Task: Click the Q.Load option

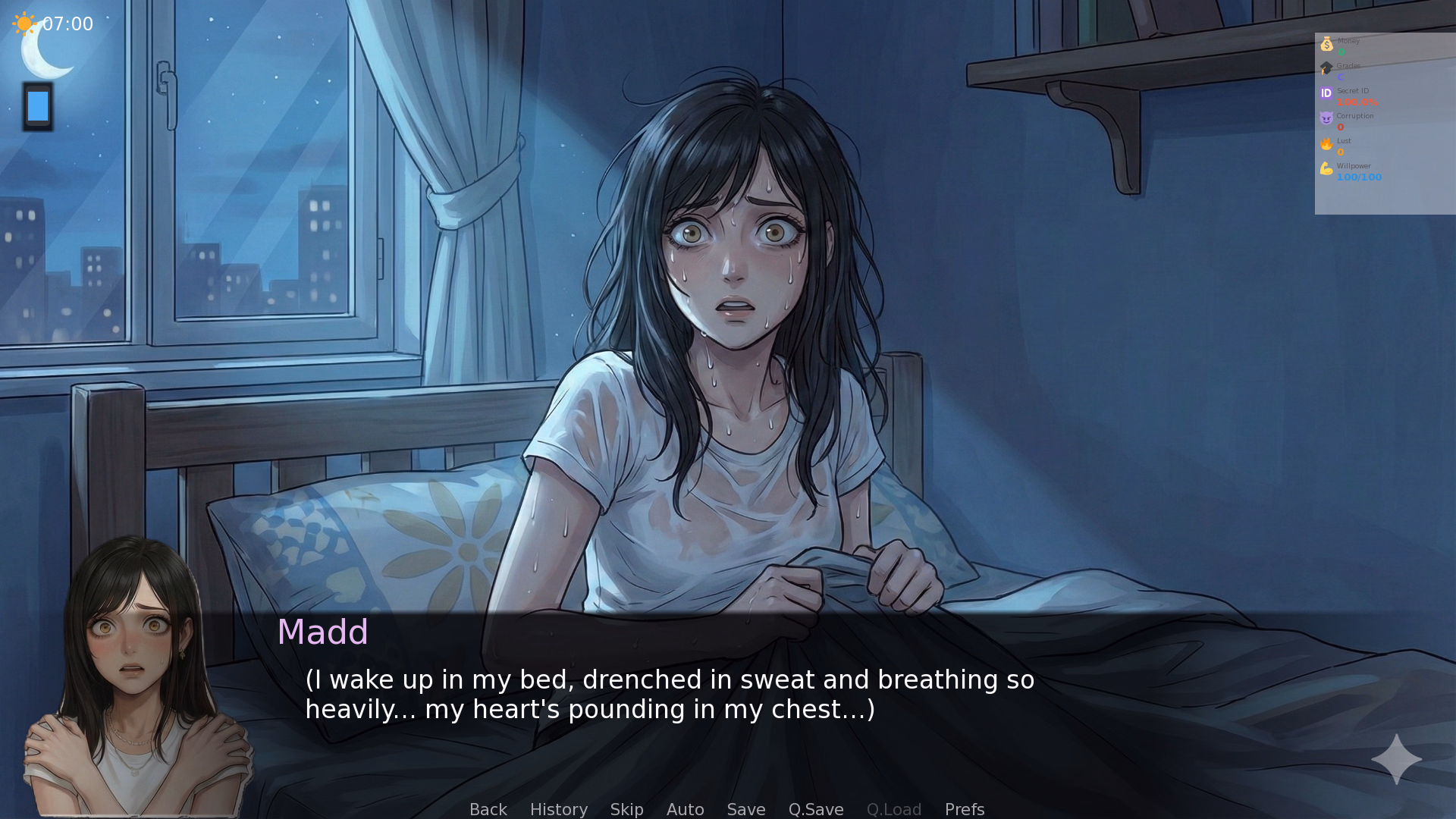Action: (893, 809)
